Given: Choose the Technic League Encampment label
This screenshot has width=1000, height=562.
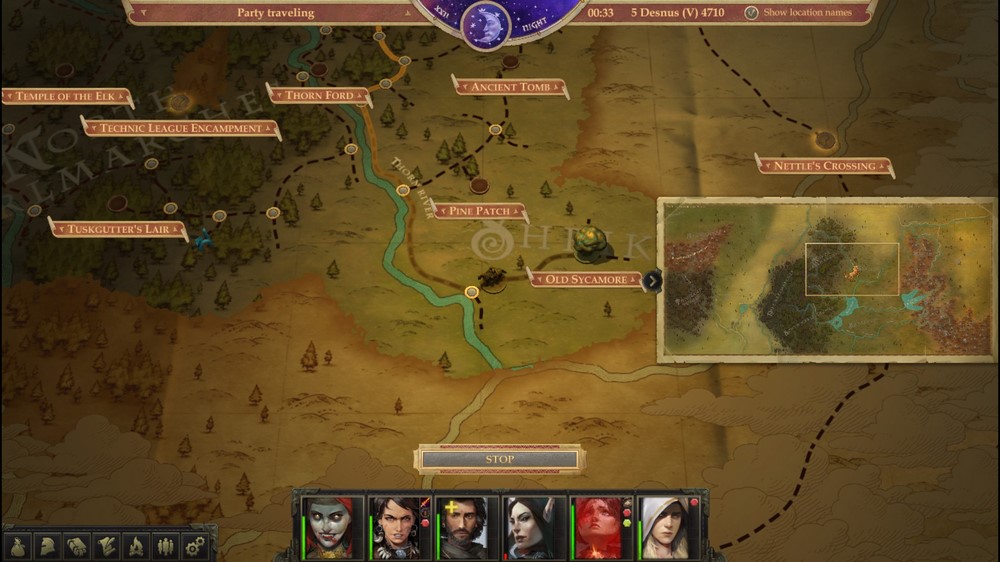Looking at the screenshot, I should [180, 128].
